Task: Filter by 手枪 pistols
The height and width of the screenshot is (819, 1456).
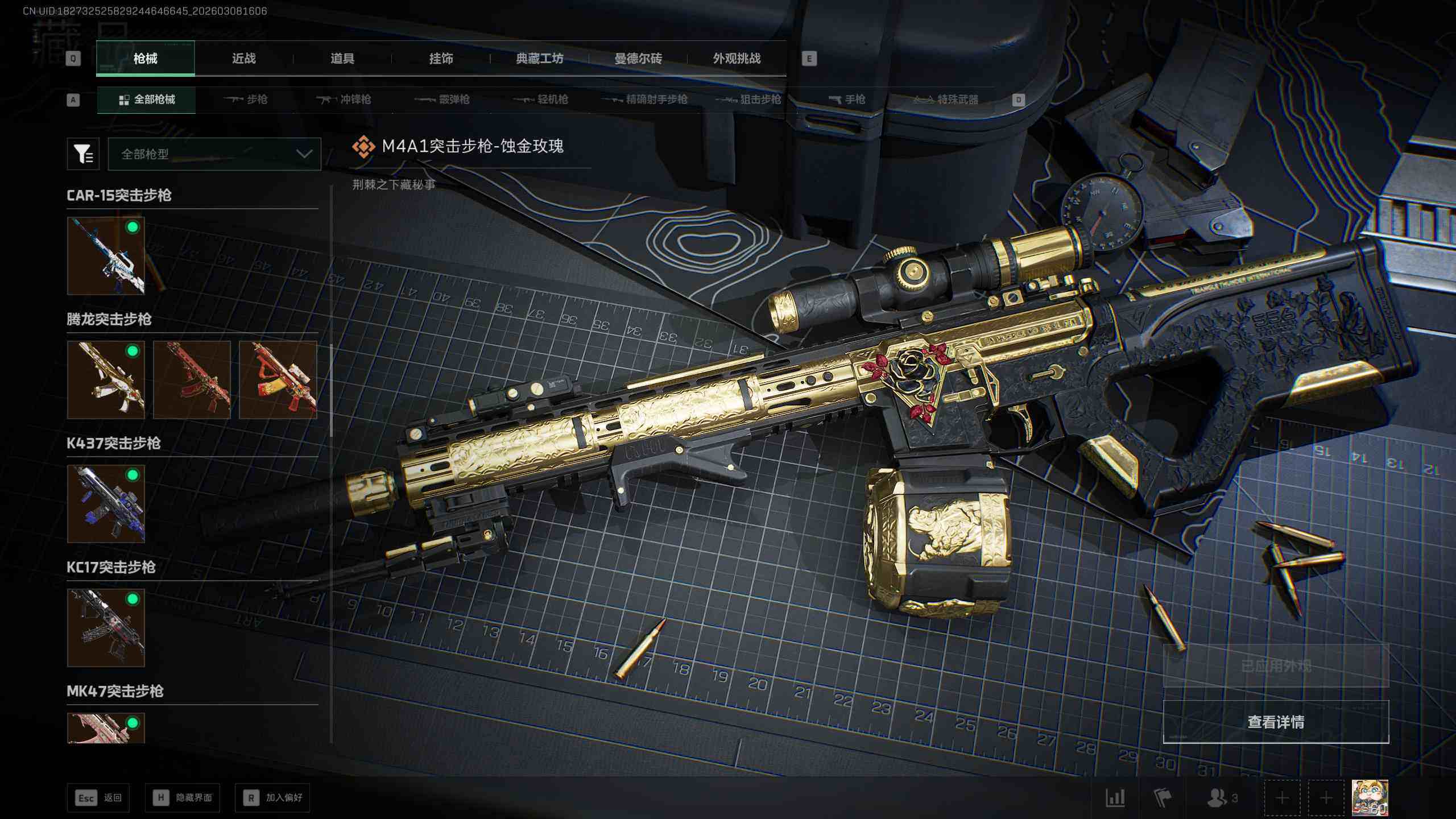Action: tap(847, 100)
